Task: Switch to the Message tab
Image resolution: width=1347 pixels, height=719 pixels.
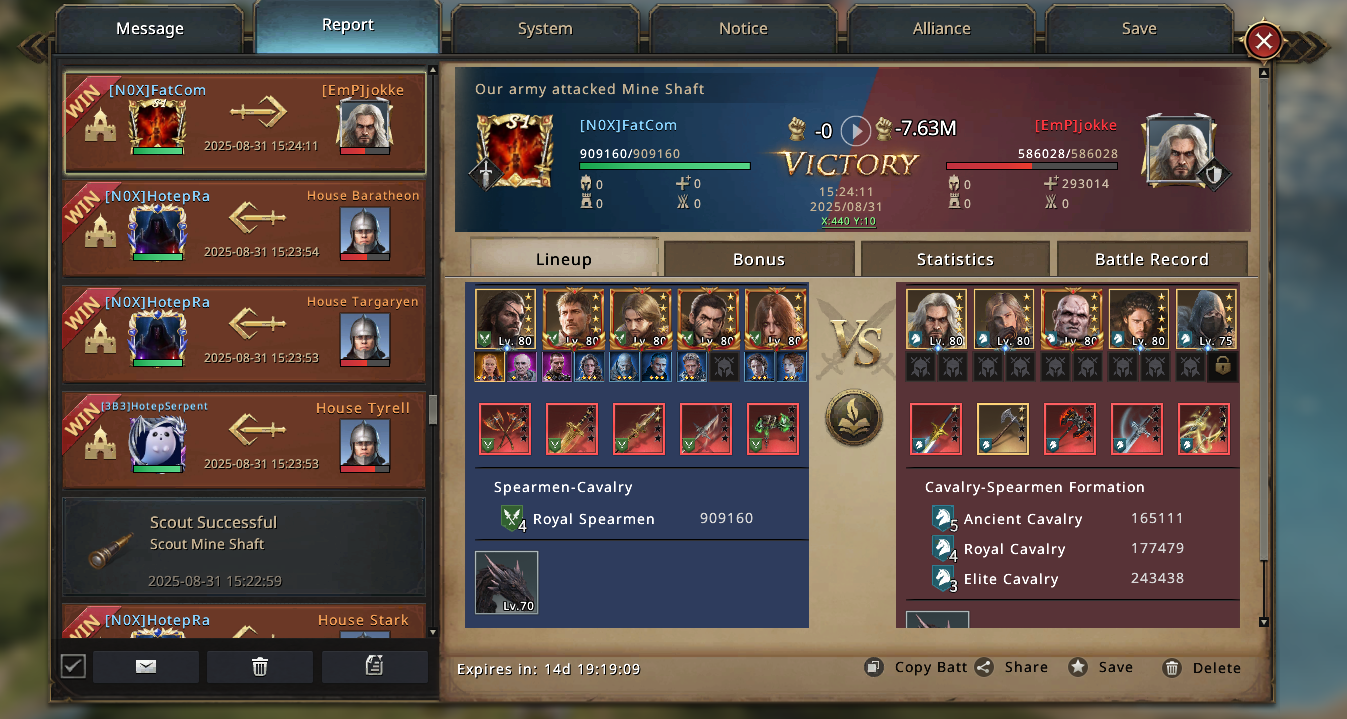Action: pyautogui.click(x=149, y=29)
